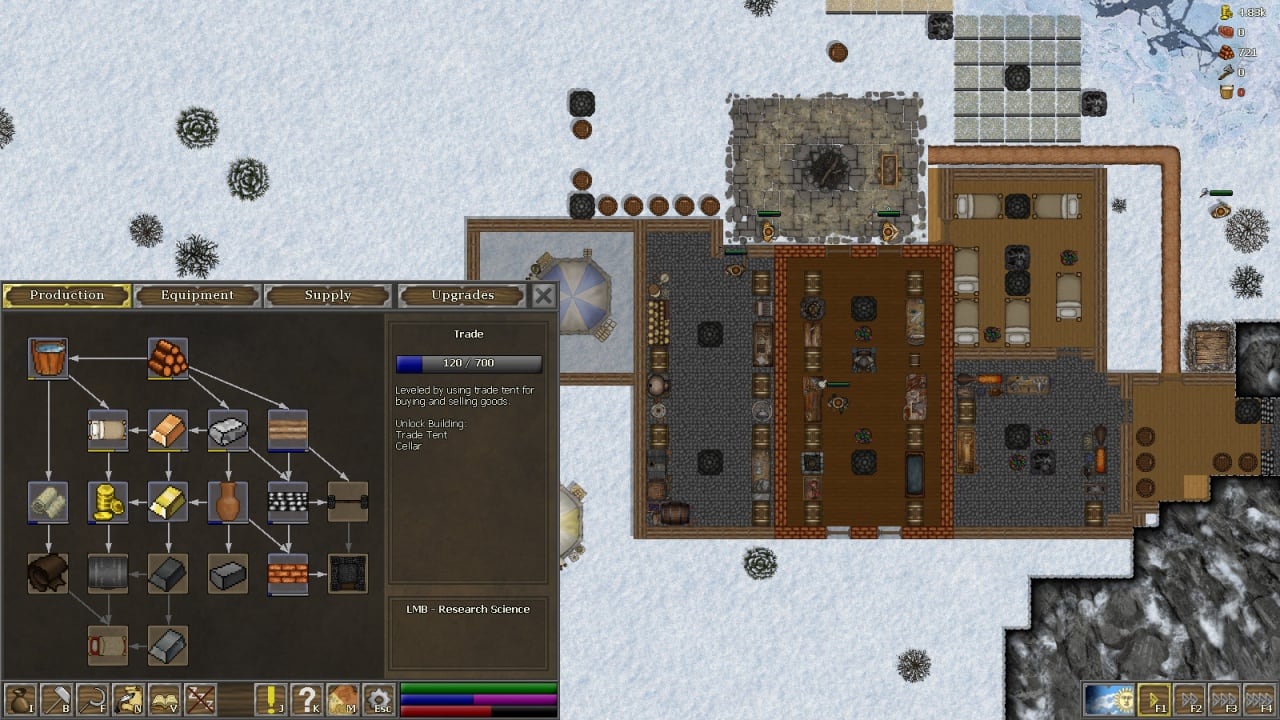Screen dimensions: 1280x720
Task: Show the Upgrades tab
Action: tap(462, 295)
